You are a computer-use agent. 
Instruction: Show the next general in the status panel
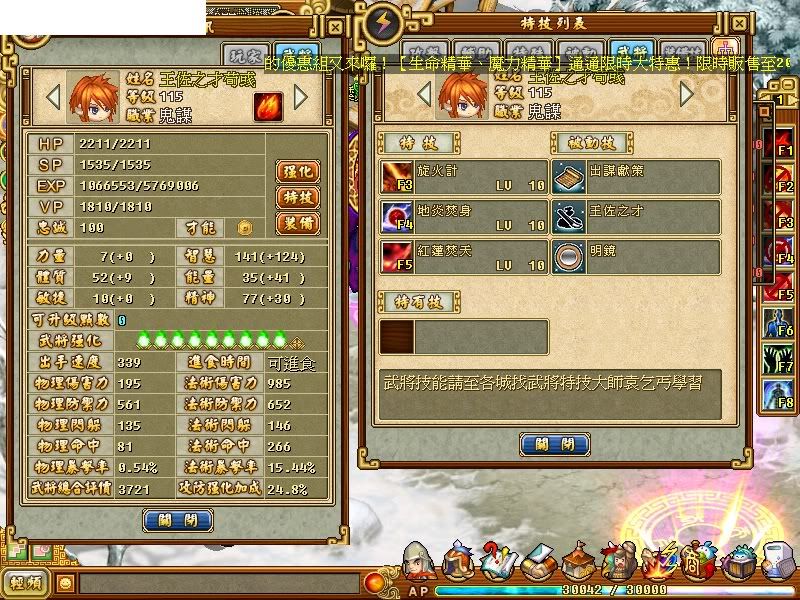click(x=302, y=97)
